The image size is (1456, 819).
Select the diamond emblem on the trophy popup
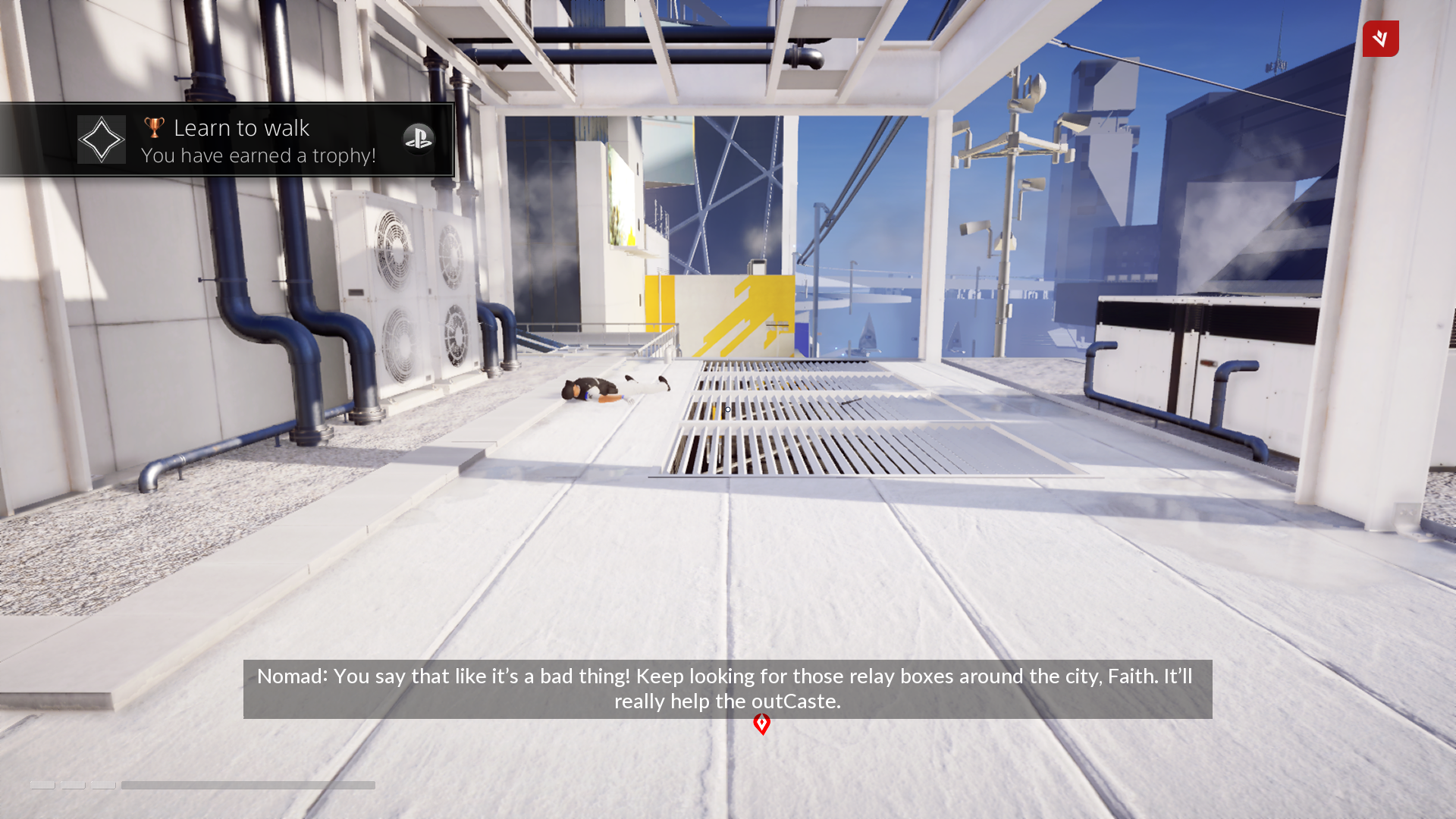click(101, 139)
